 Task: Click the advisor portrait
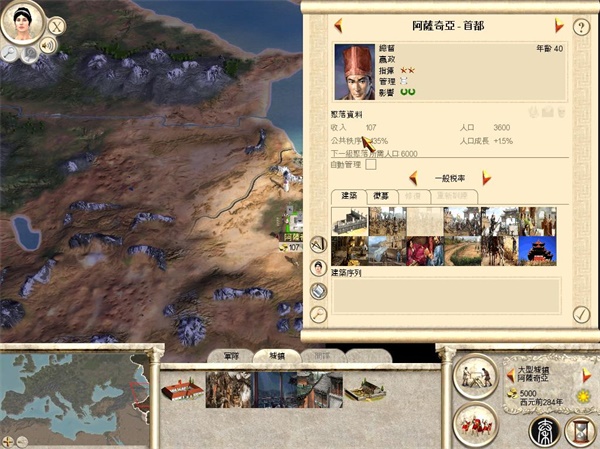[21, 22]
